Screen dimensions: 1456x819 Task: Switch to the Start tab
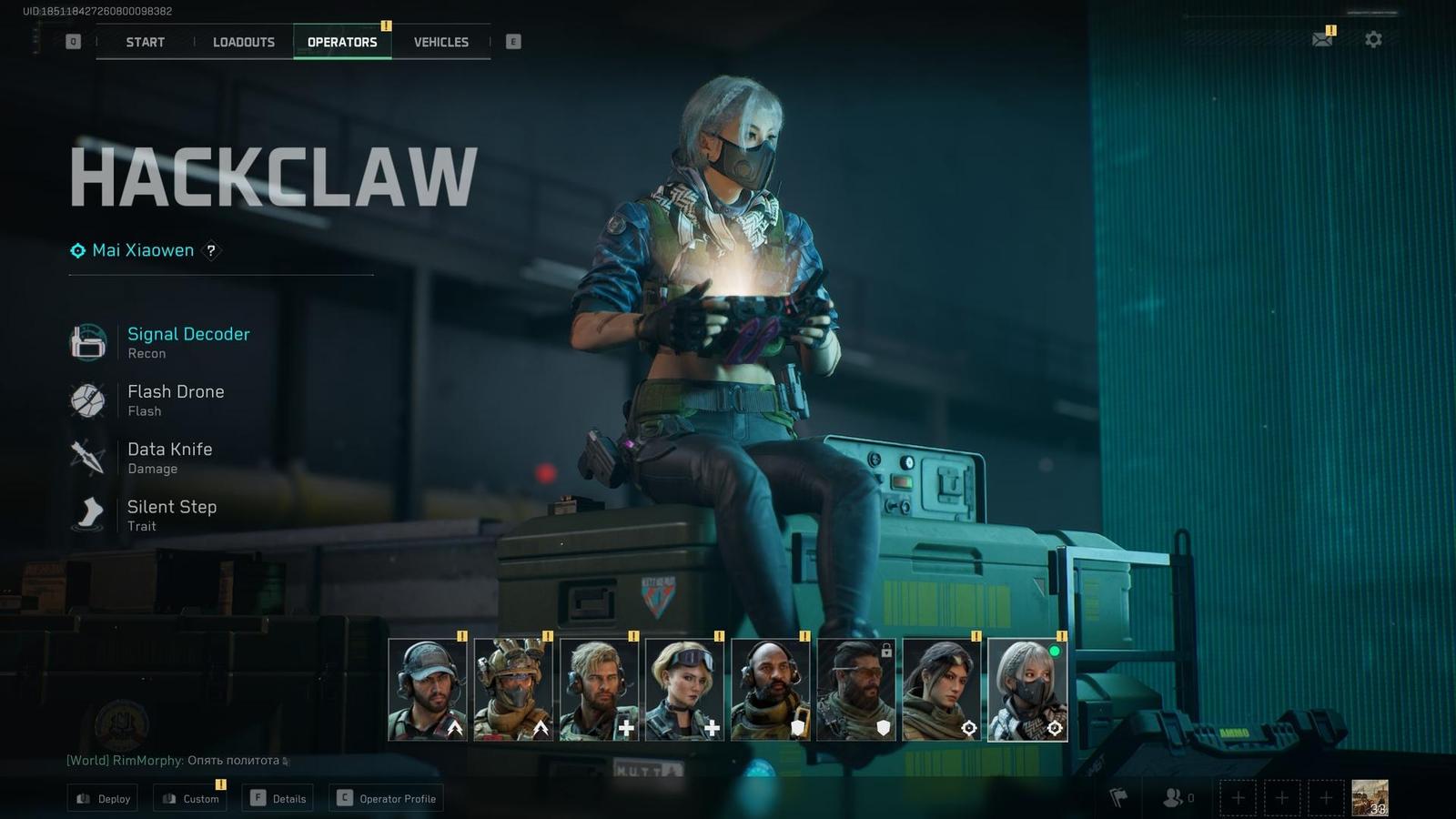pos(146,42)
